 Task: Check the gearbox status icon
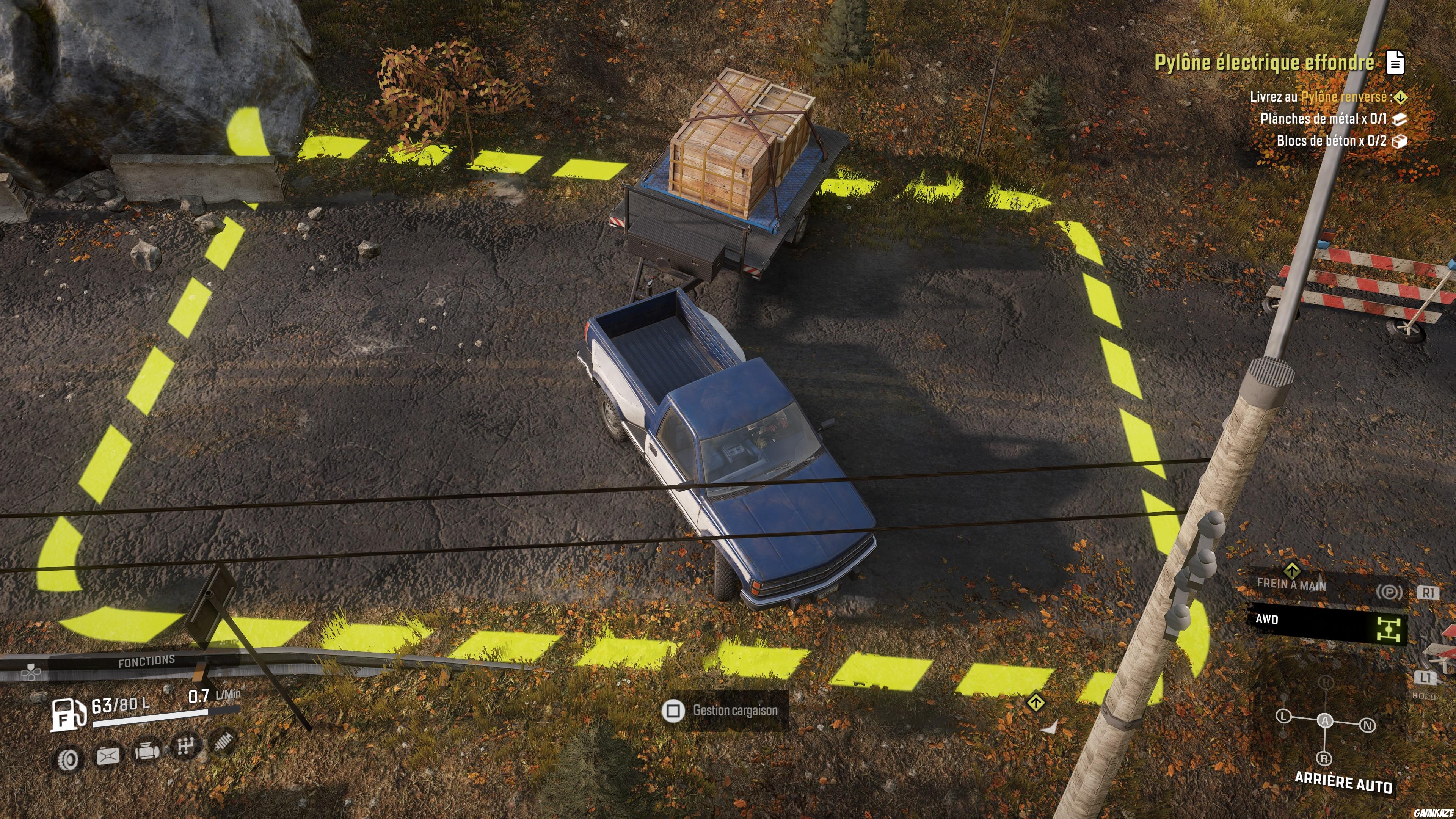point(185,747)
